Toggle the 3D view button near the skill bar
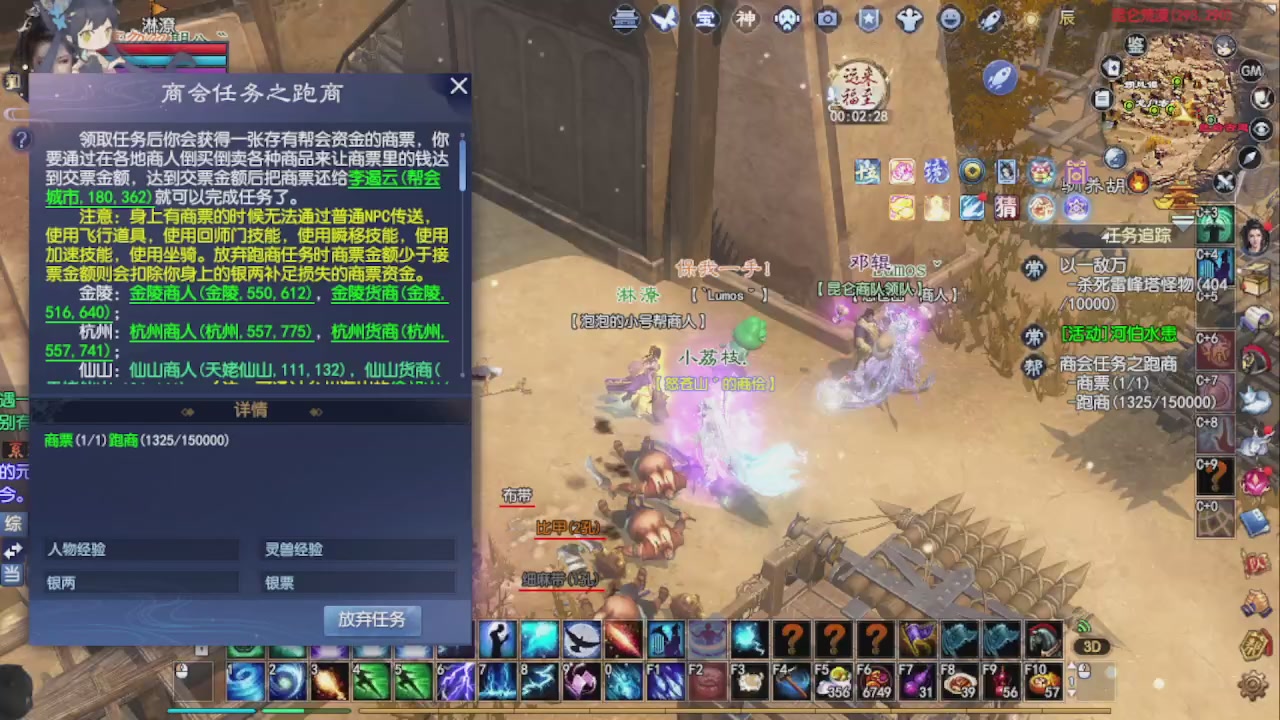Viewport: 1280px width, 720px height. coord(1091,647)
